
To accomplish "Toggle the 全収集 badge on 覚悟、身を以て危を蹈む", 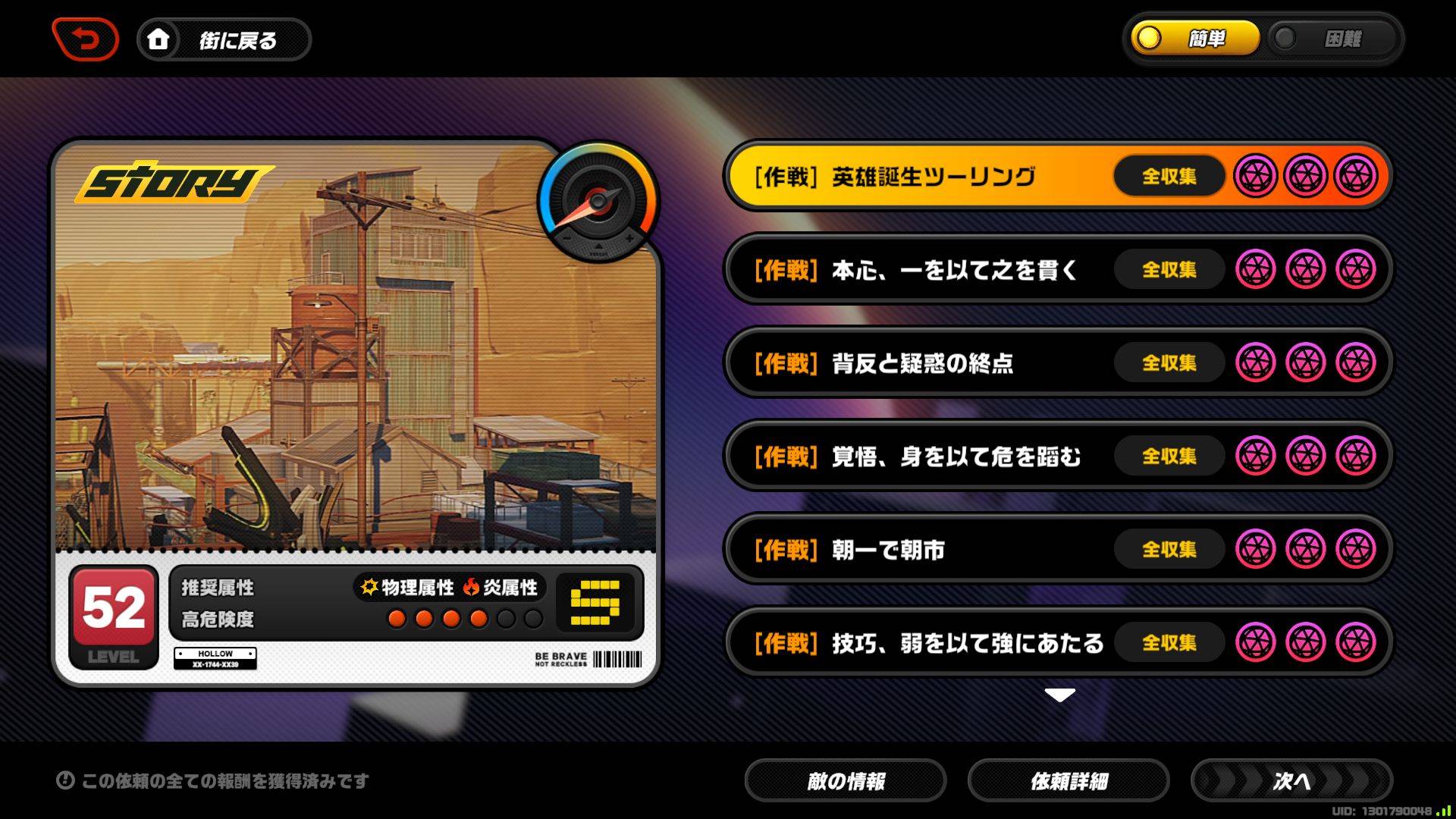I will click(x=1169, y=457).
